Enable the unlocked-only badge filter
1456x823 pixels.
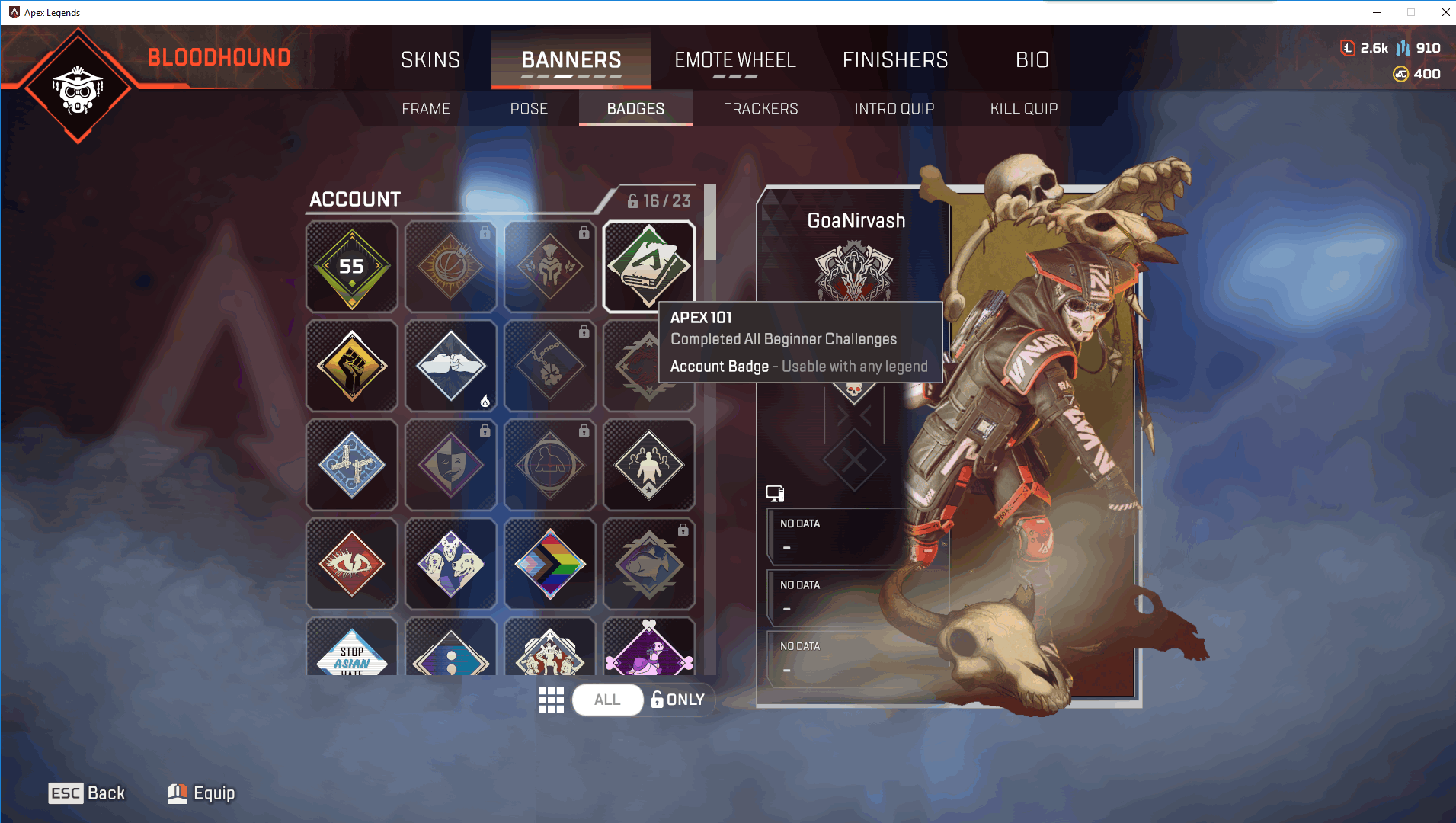[x=677, y=700]
